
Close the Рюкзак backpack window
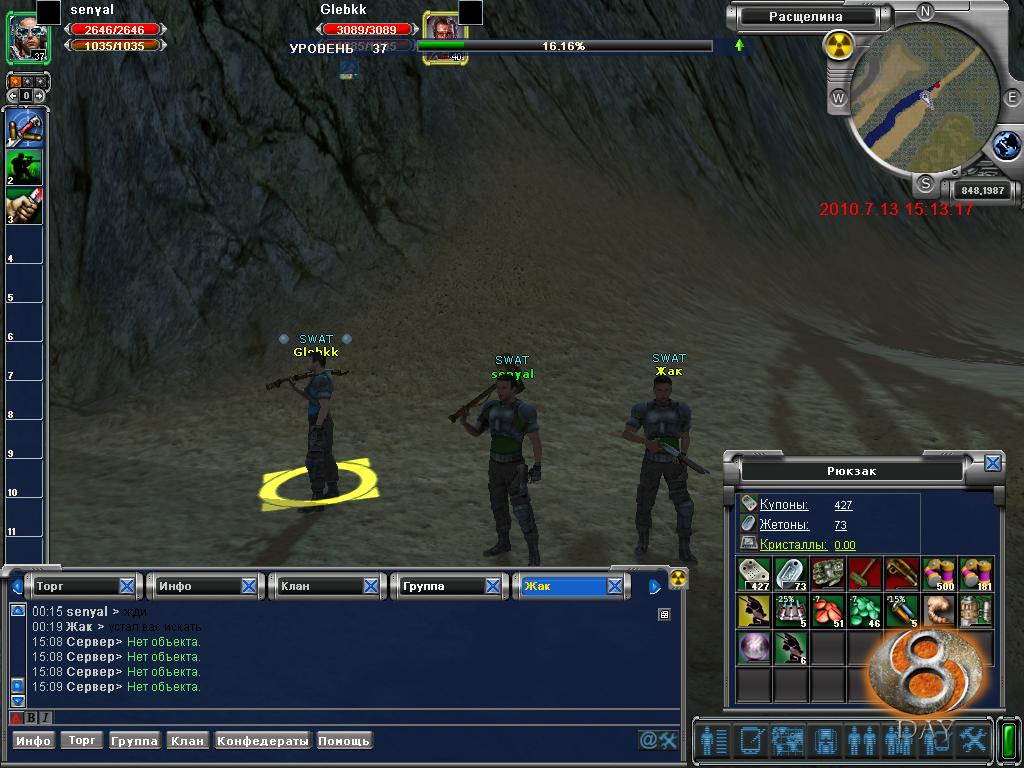(x=992, y=463)
